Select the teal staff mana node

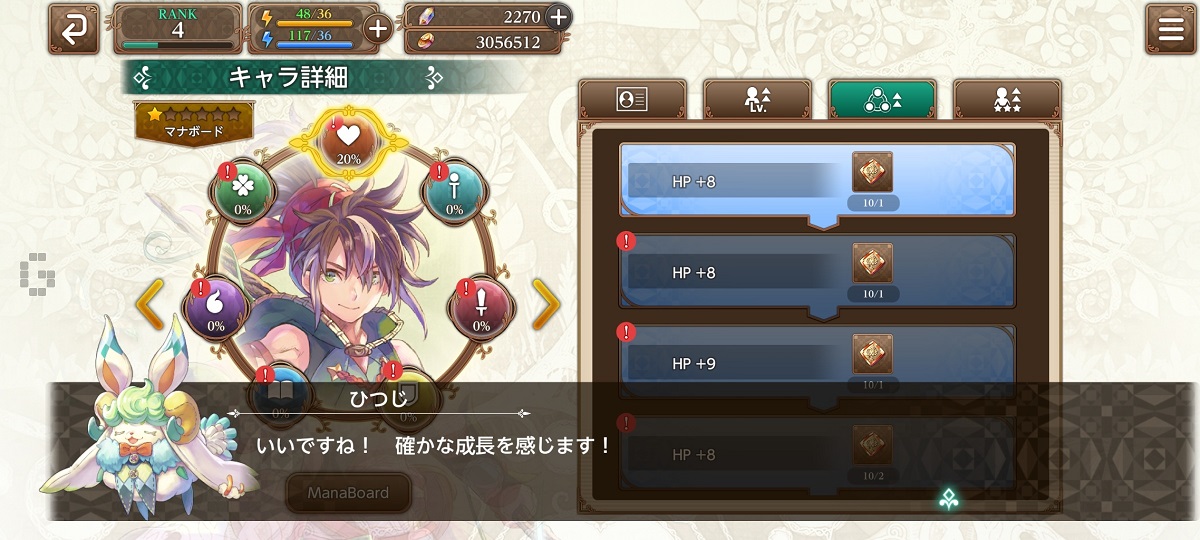pyautogui.click(x=455, y=190)
